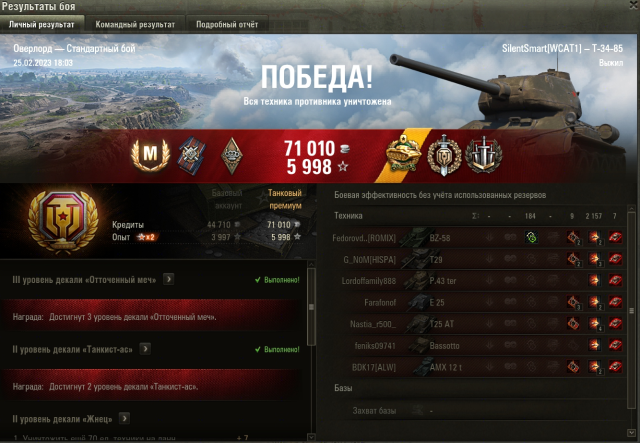Close the battle results window
The image size is (640, 443).
[x=629, y=7]
